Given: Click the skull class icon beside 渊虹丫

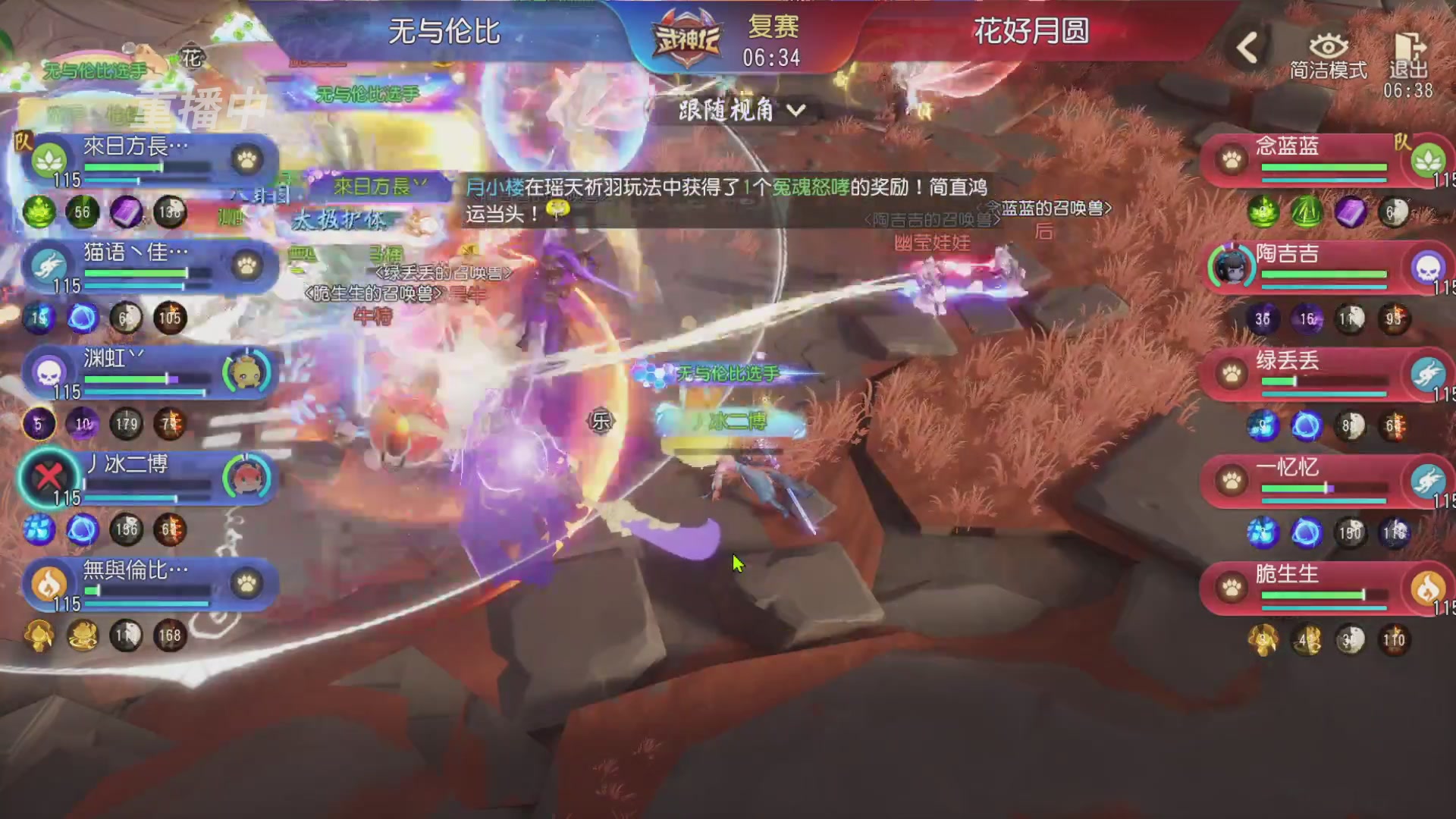Looking at the screenshot, I should [x=48, y=369].
